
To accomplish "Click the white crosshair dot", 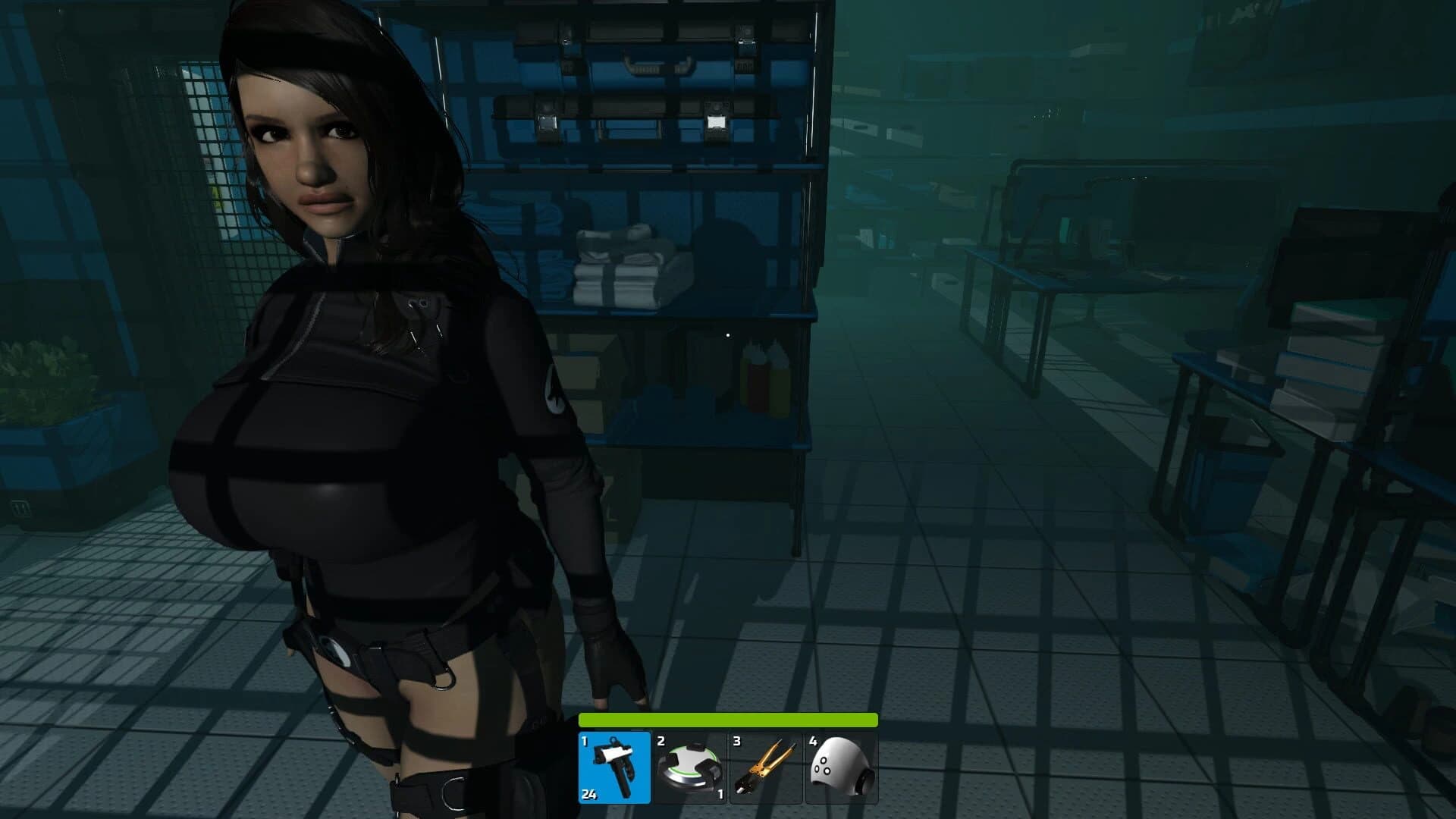I will [729, 334].
